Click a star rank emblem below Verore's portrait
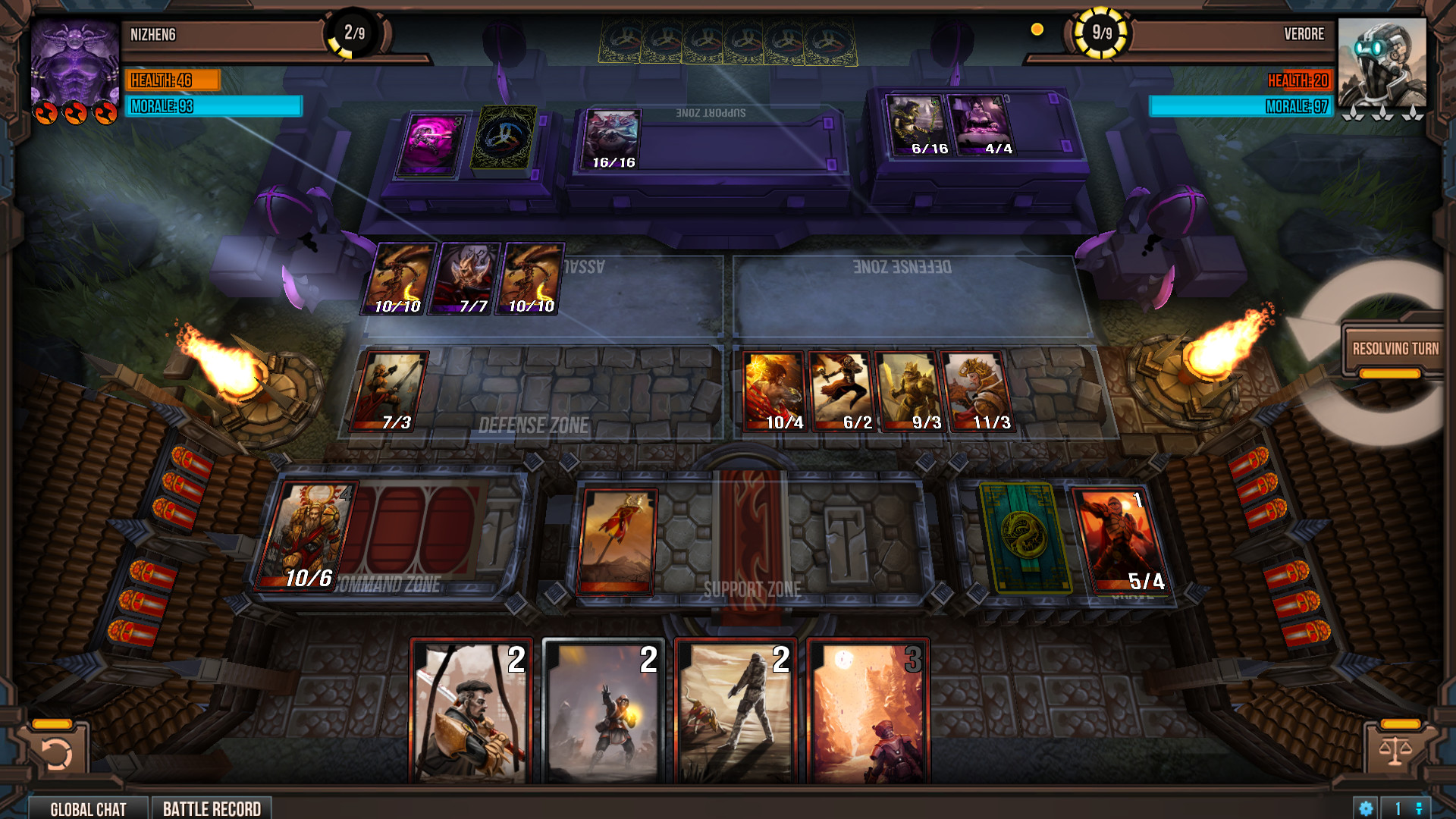The width and height of the screenshot is (1456, 819). pyautogui.click(x=1385, y=114)
